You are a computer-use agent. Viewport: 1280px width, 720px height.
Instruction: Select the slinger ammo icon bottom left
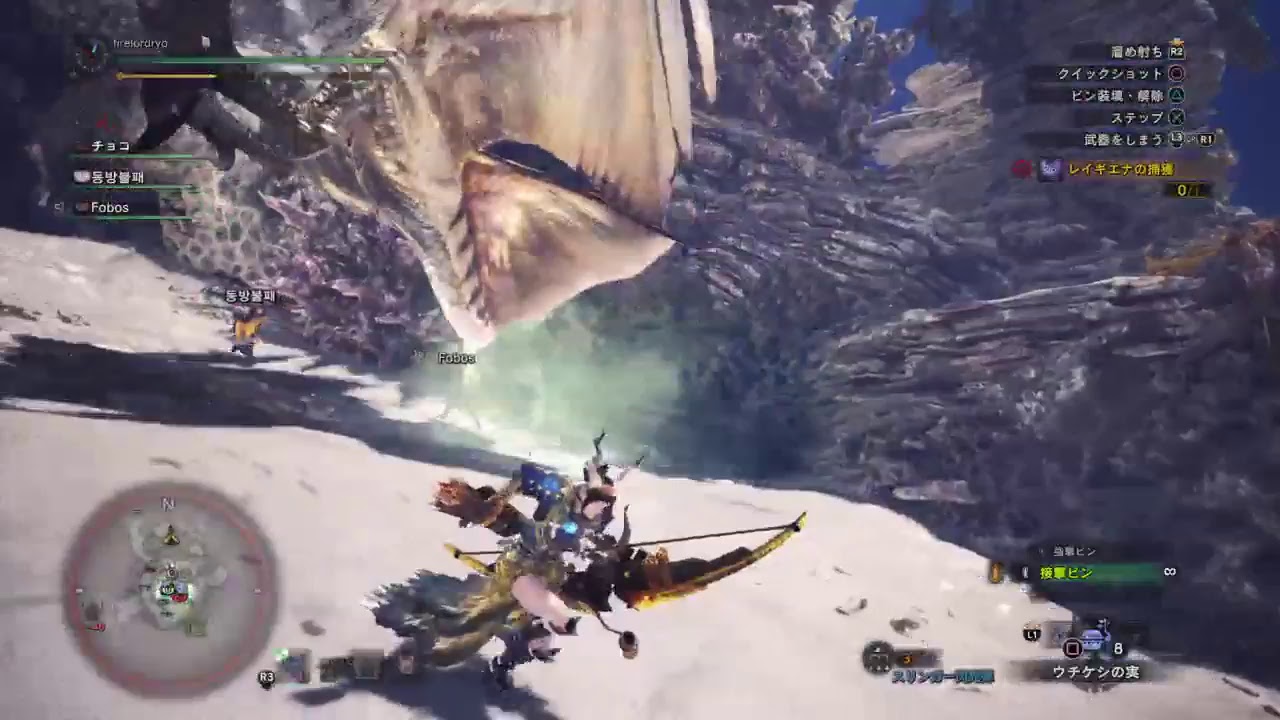pyautogui.click(x=877, y=657)
